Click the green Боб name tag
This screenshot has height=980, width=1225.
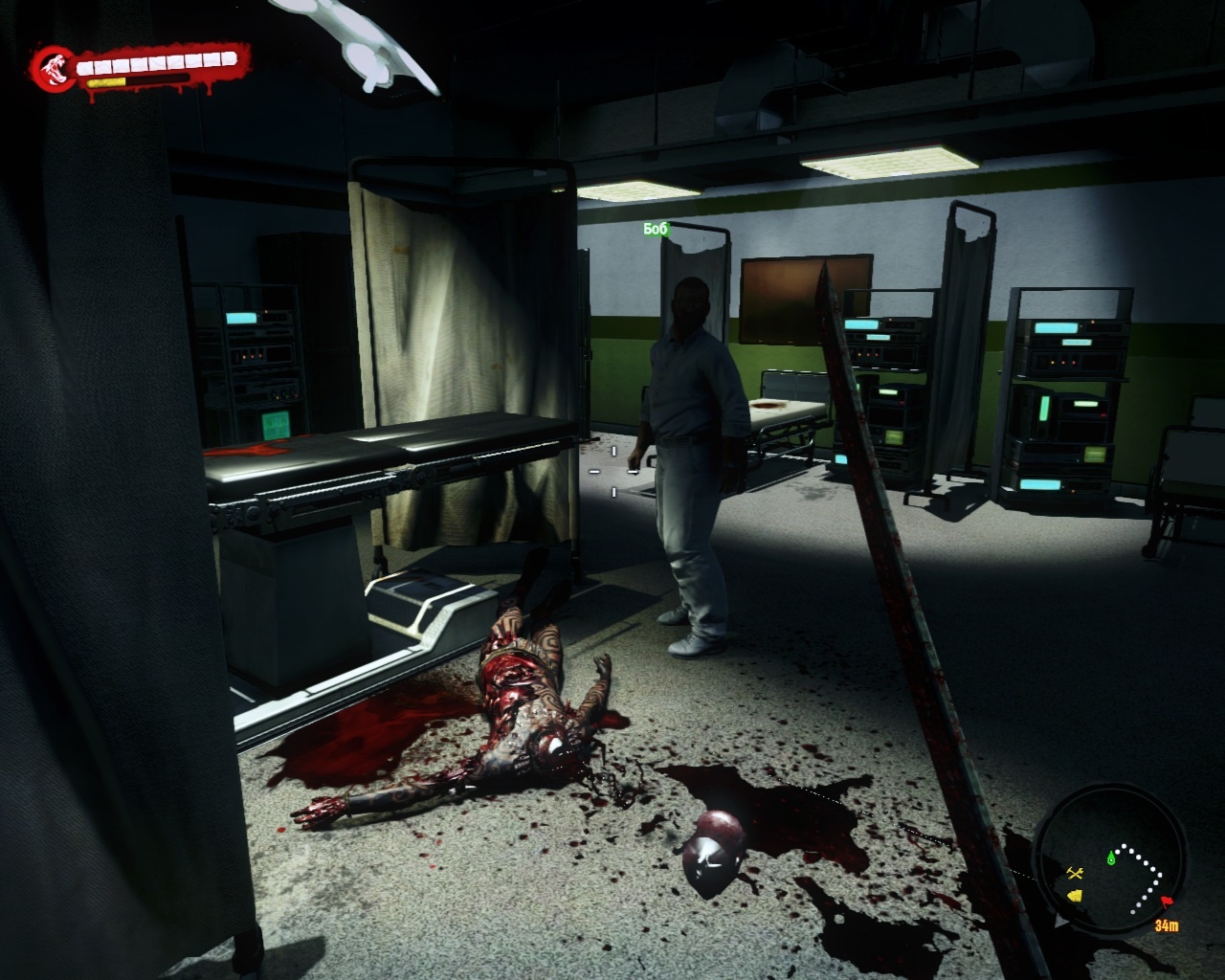(656, 229)
